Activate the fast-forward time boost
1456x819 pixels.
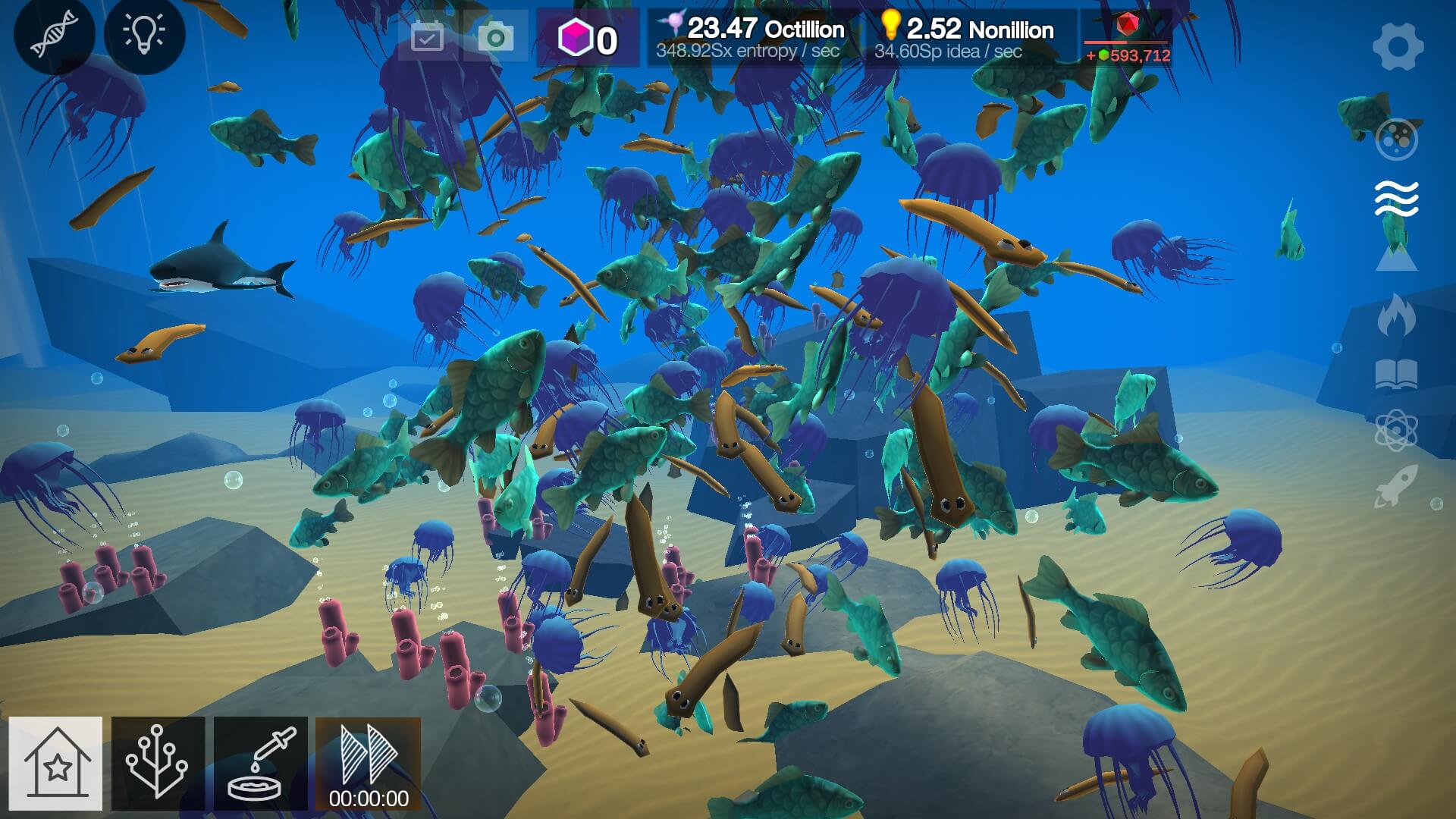tap(369, 764)
